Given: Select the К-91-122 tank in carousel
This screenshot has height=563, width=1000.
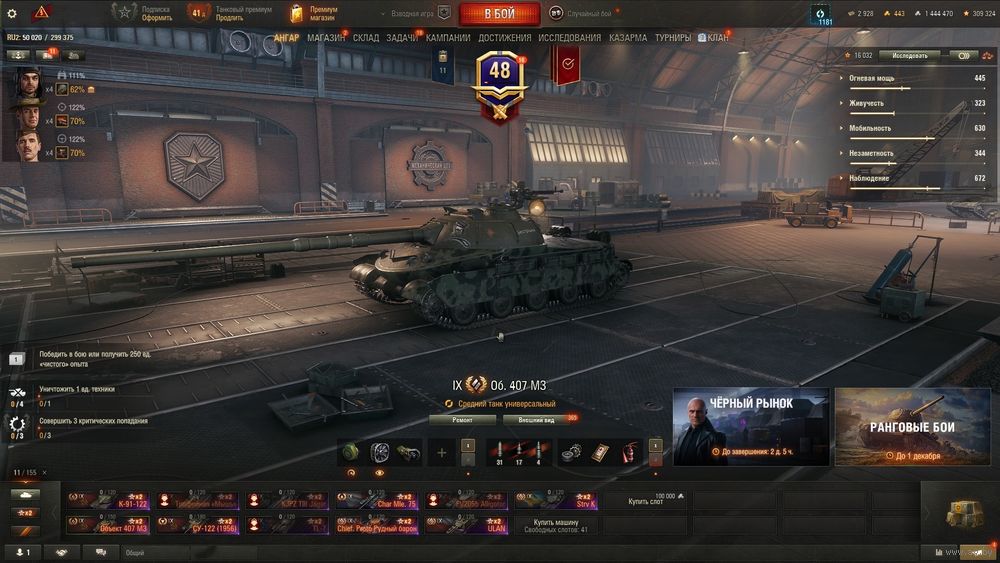Looking at the screenshot, I should [x=108, y=500].
